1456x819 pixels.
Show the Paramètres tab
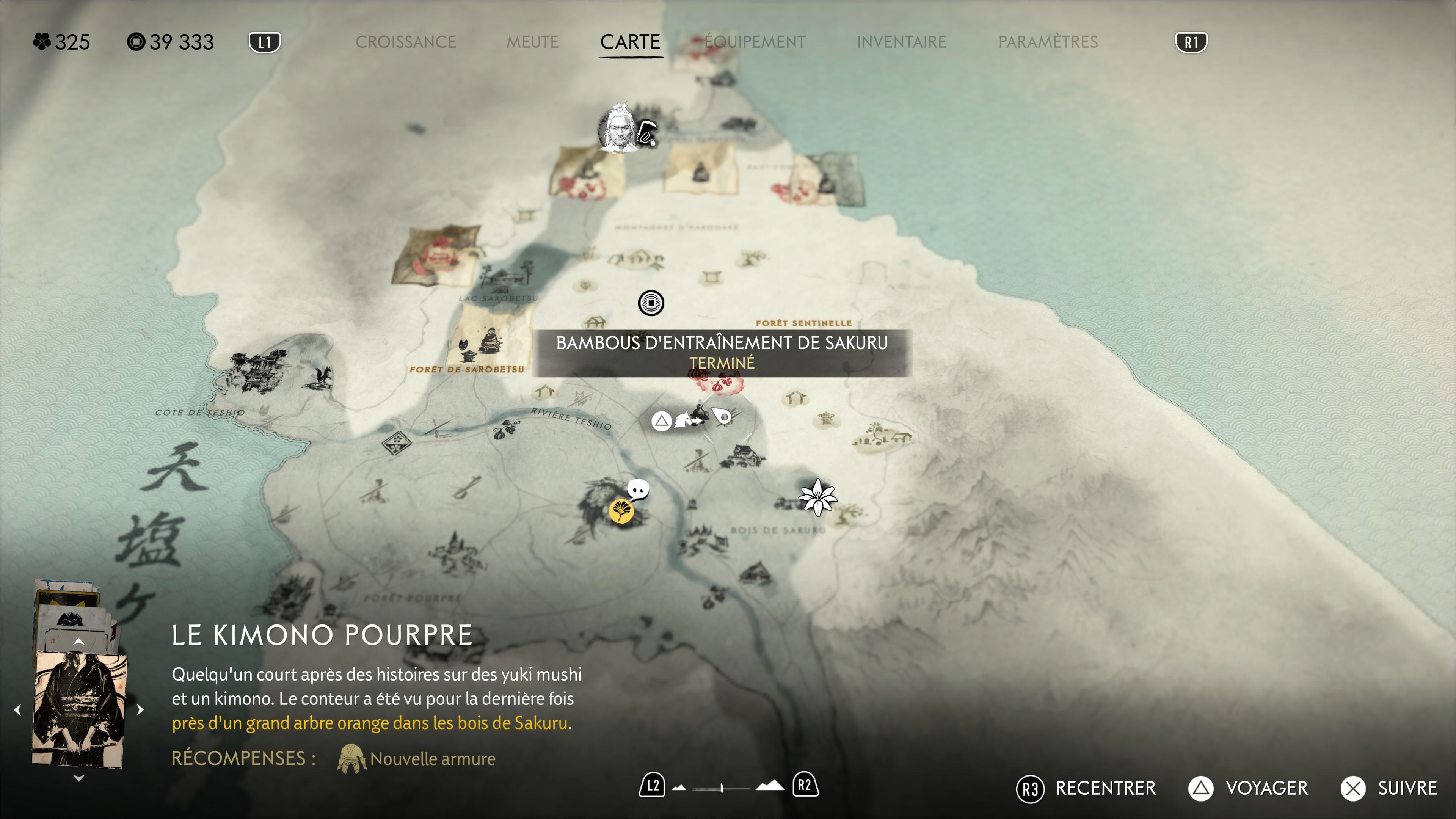[x=1047, y=42]
